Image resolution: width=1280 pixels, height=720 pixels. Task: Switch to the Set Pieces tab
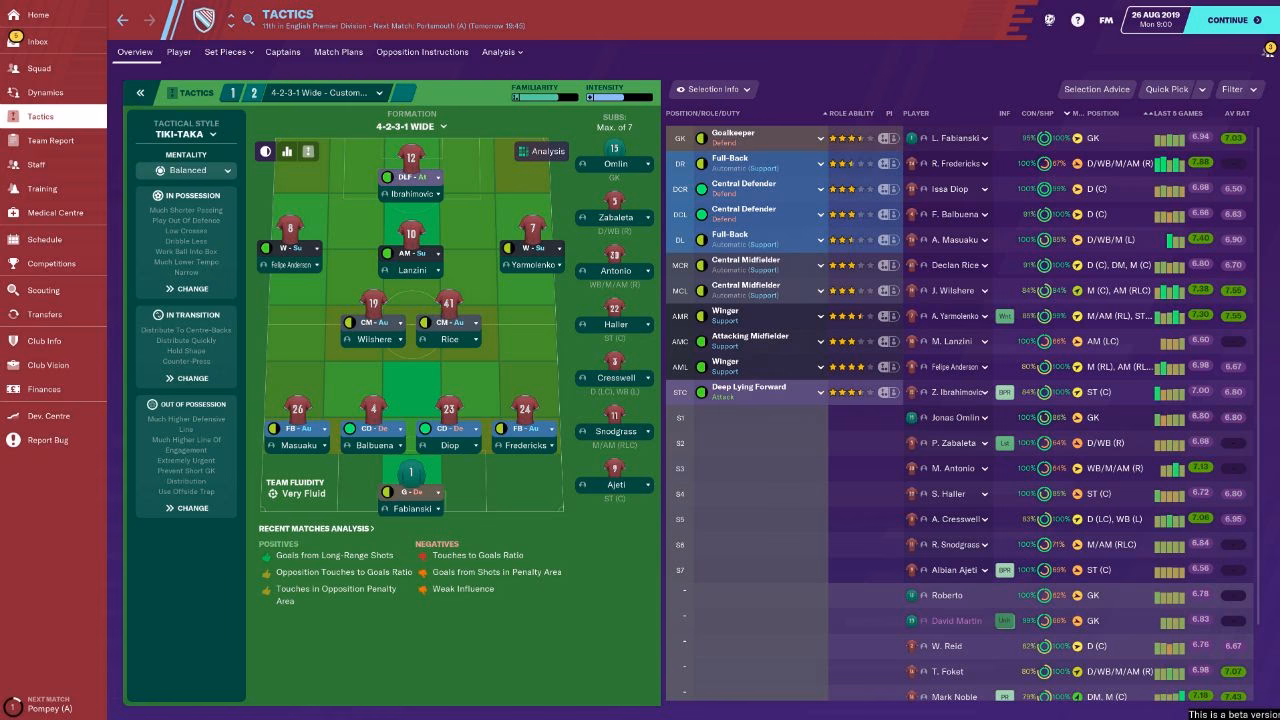pos(228,52)
